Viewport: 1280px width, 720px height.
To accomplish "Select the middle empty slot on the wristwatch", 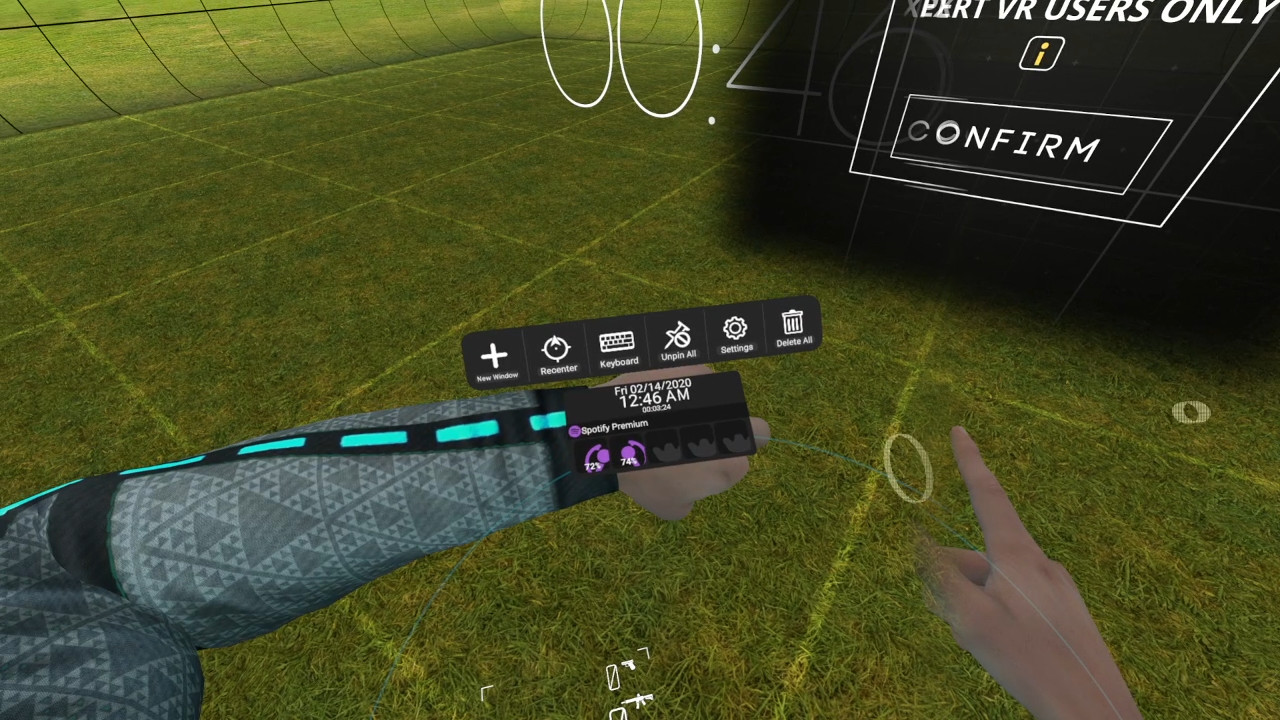I will [699, 447].
